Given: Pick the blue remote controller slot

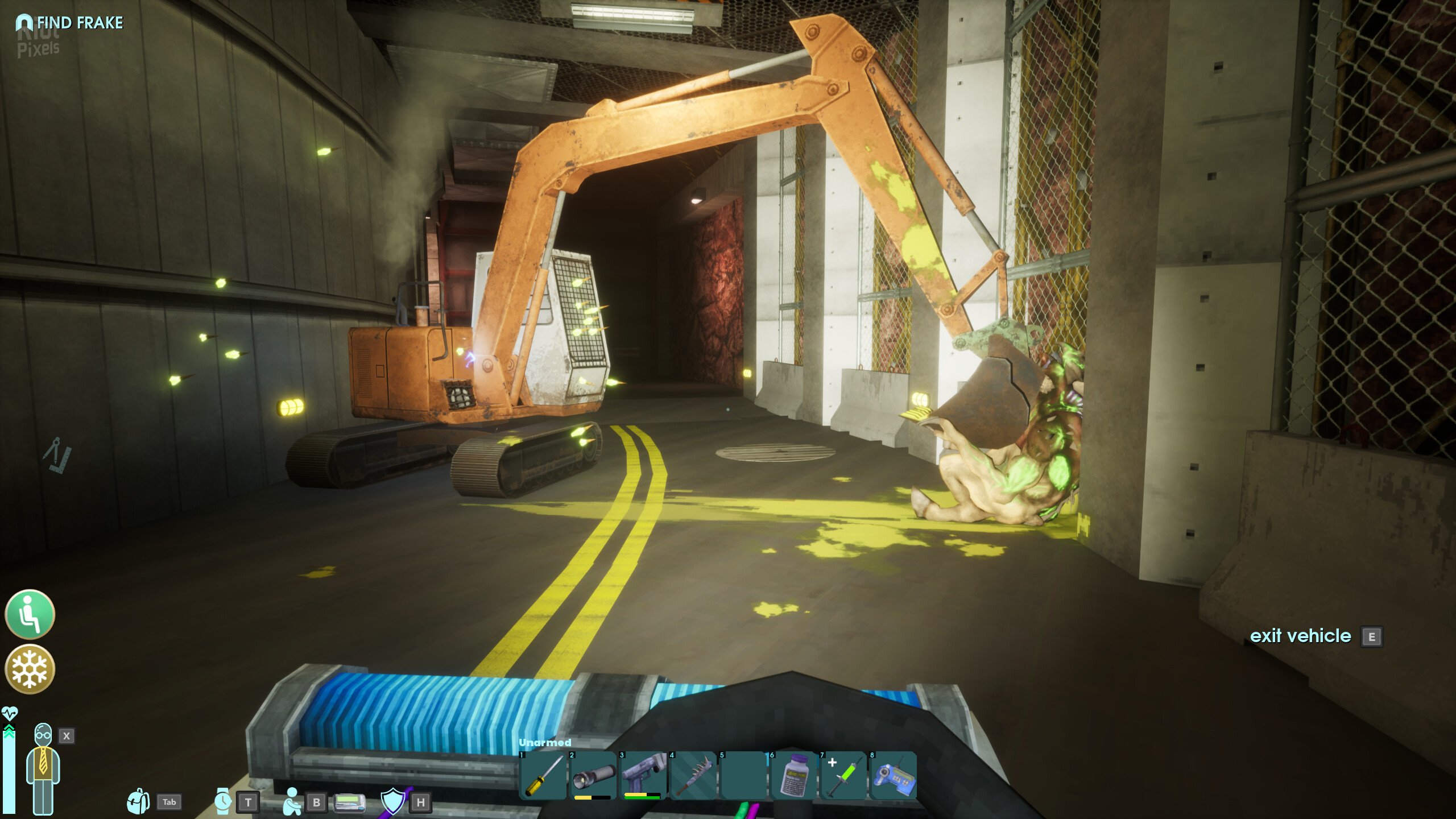Looking at the screenshot, I should [894, 776].
